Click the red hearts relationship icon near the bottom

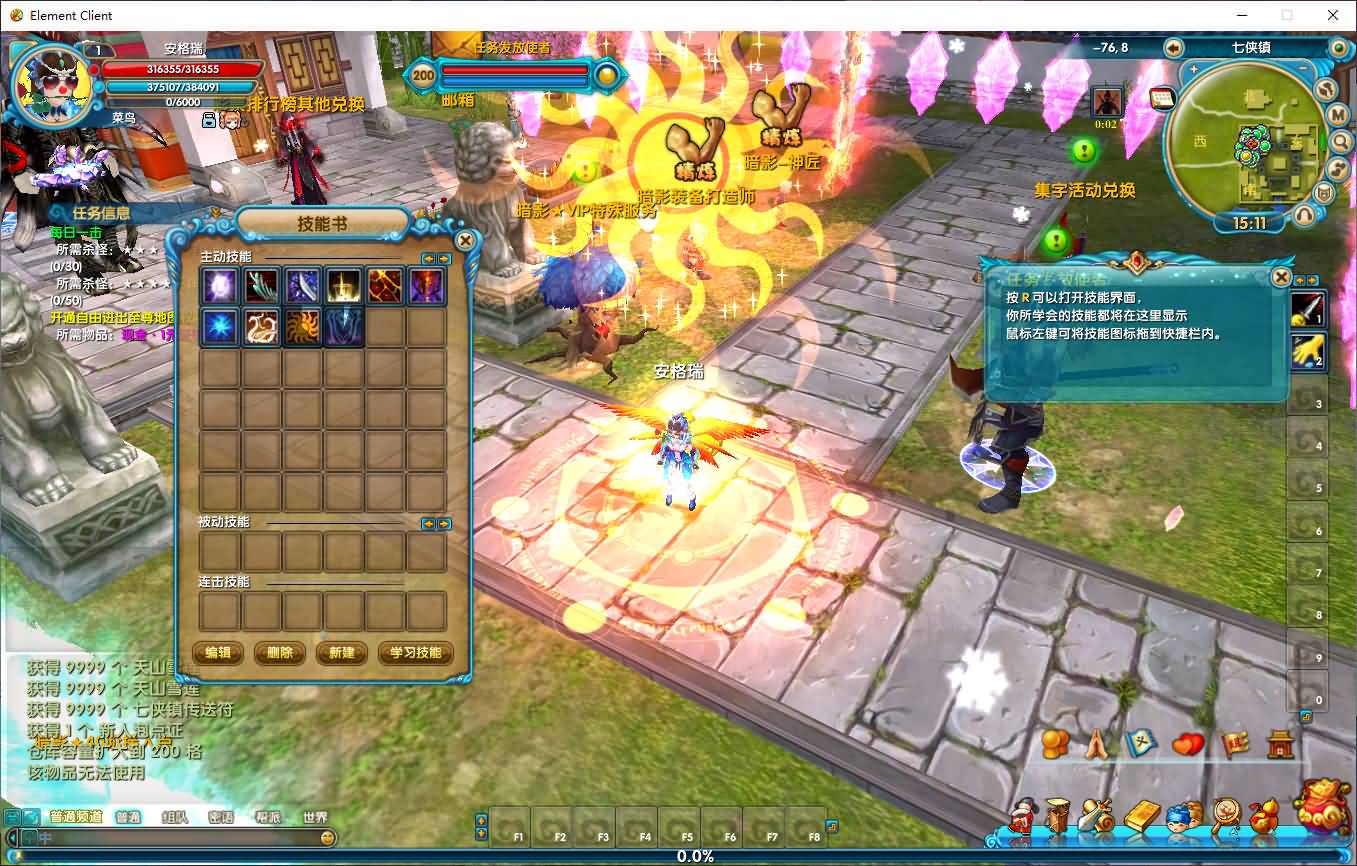pyautogui.click(x=1187, y=743)
